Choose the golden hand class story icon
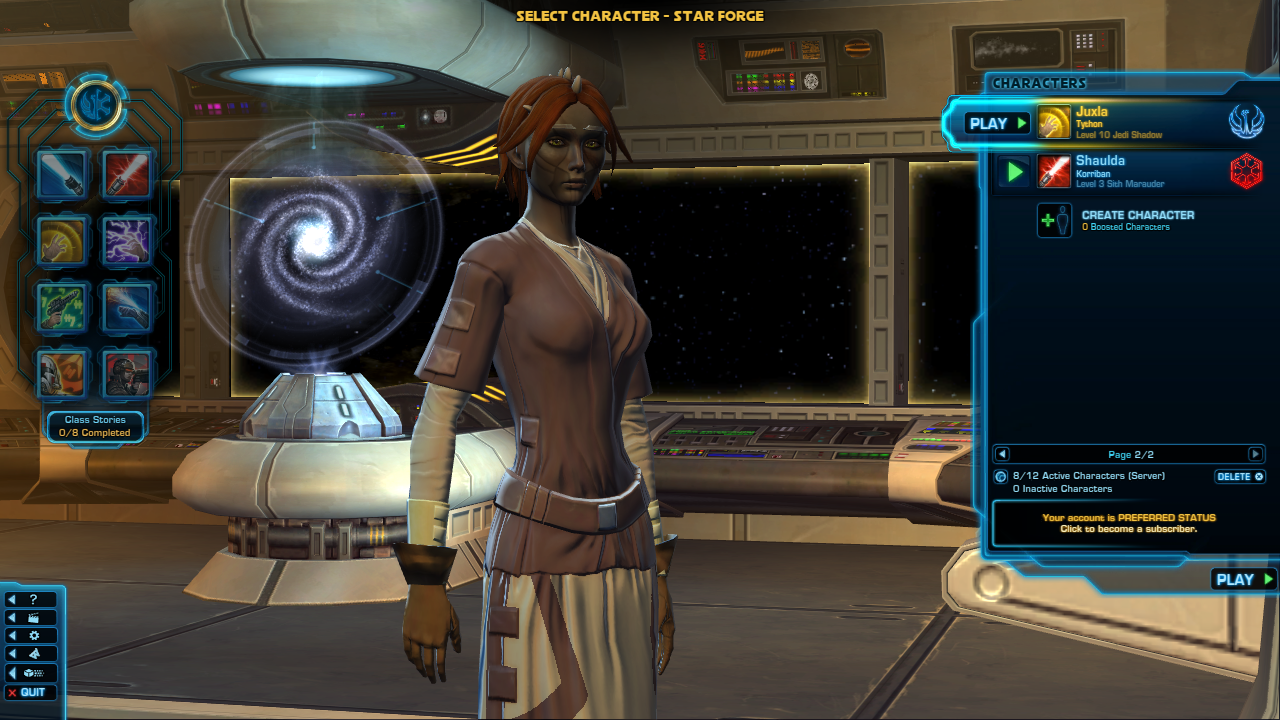The height and width of the screenshot is (720, 1280). point(62,240)
